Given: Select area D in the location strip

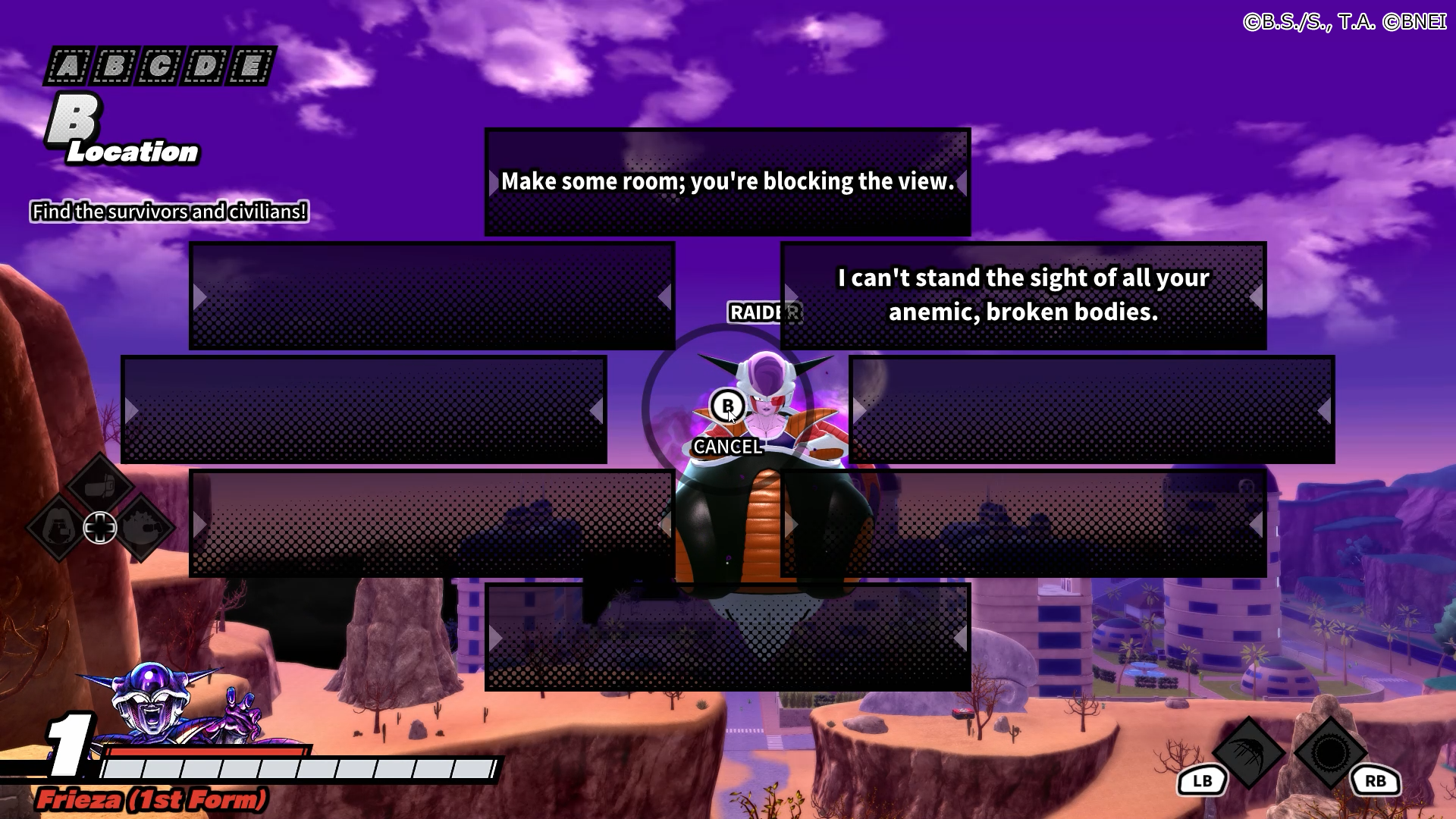Looking at the screenshot, I should click(x=205, y=67).
